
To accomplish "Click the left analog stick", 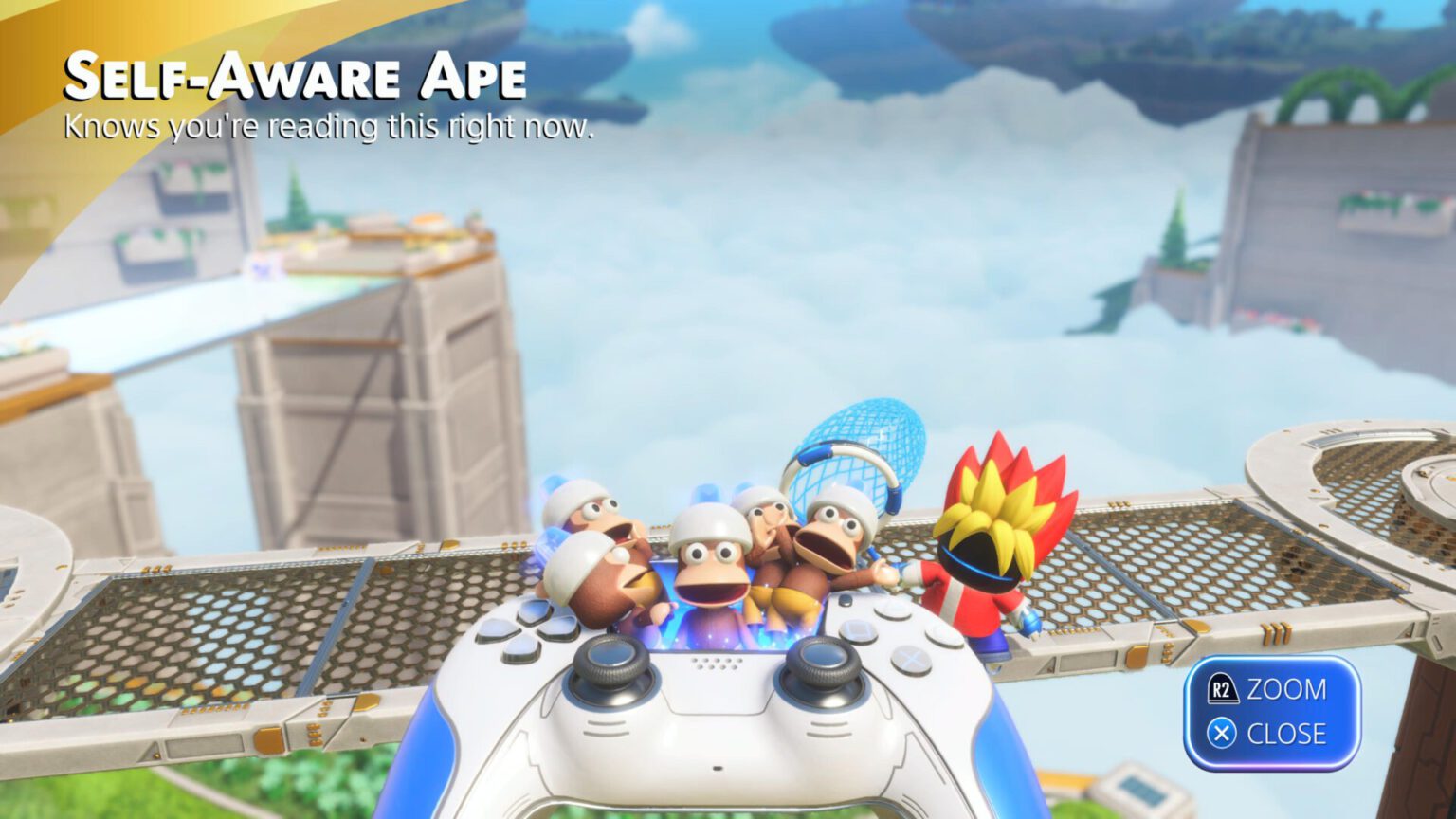I will [611, 665].
